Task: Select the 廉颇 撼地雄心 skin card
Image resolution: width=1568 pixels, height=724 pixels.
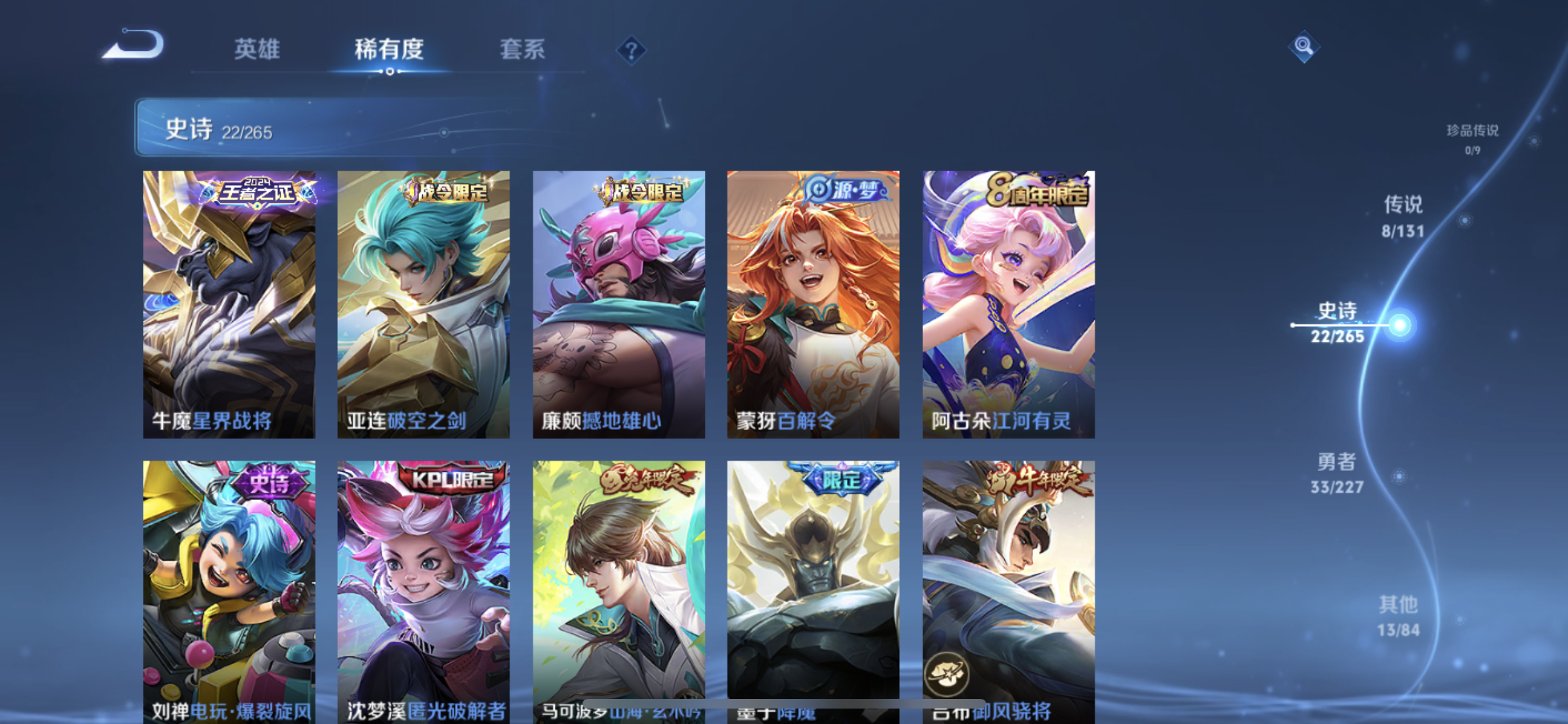Action: (619, 304)
